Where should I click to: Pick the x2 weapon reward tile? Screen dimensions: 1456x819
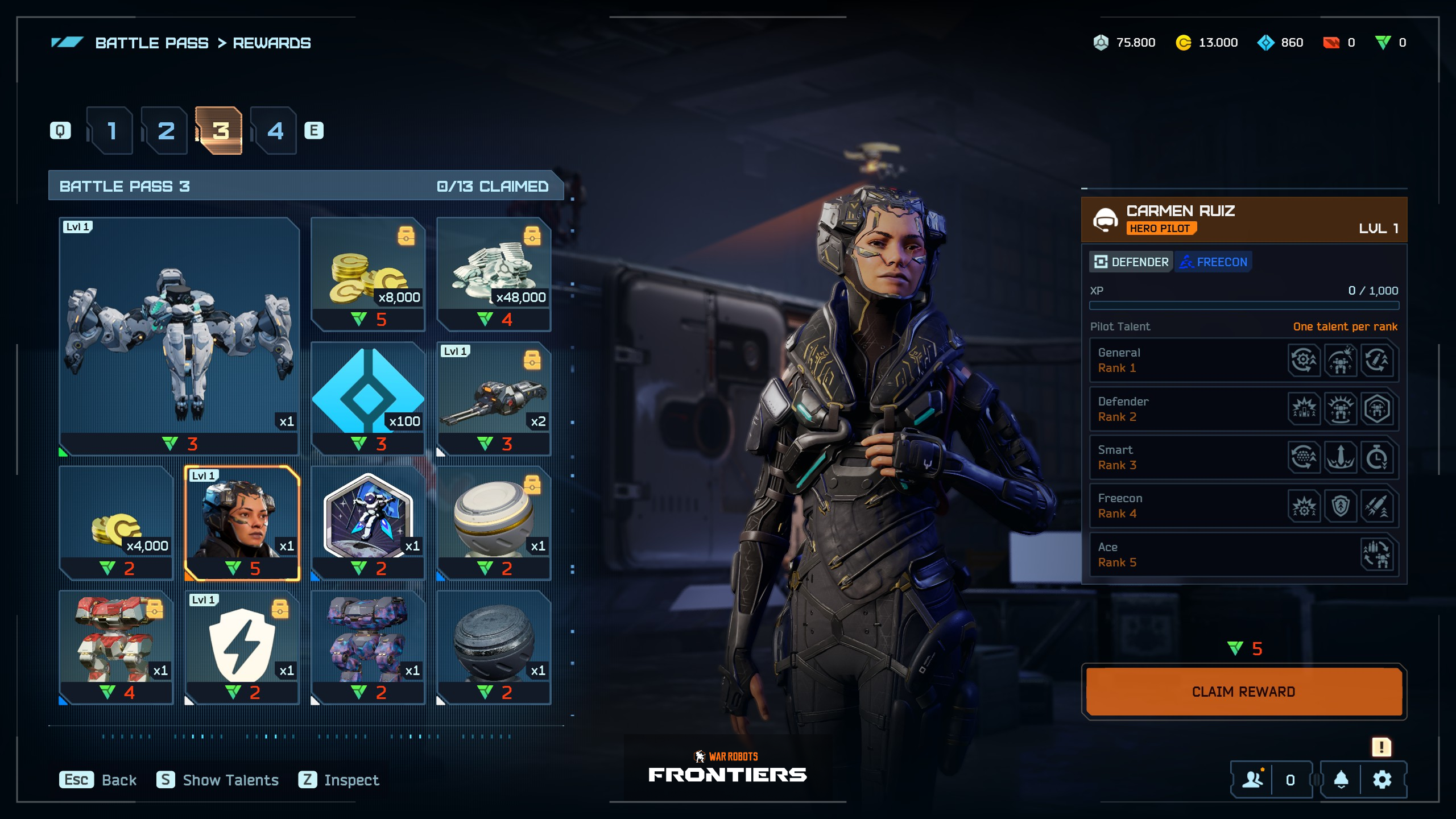pyautogui.click(x=494, y=398)
